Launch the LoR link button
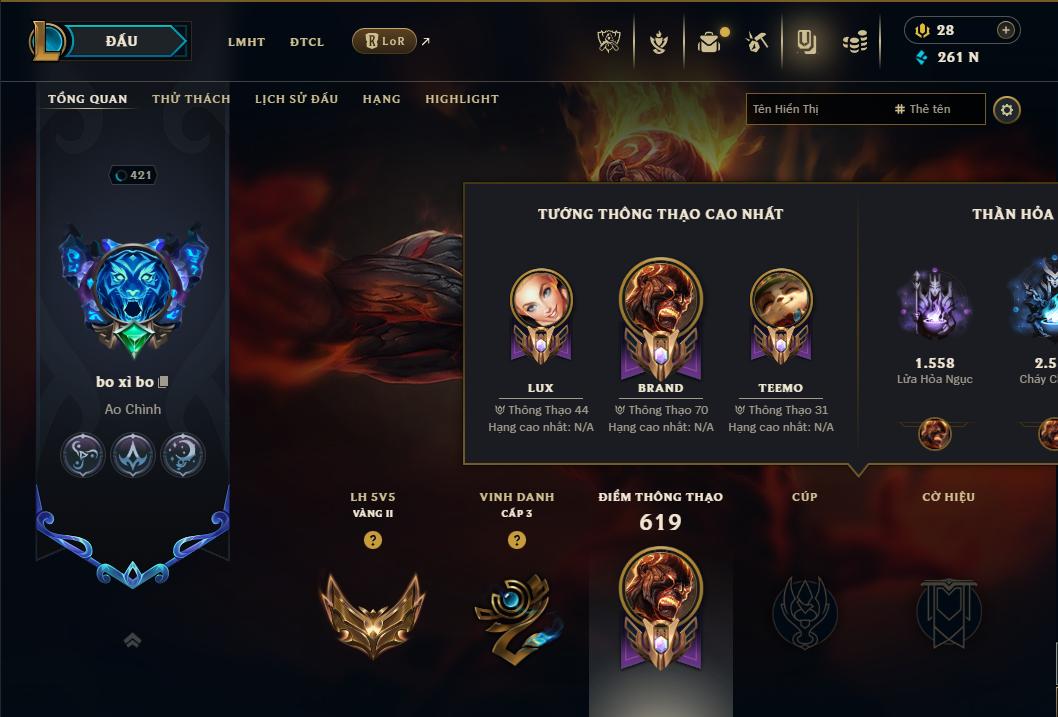Viewport: 1058px width, 717px height. [x=385, y=41]
